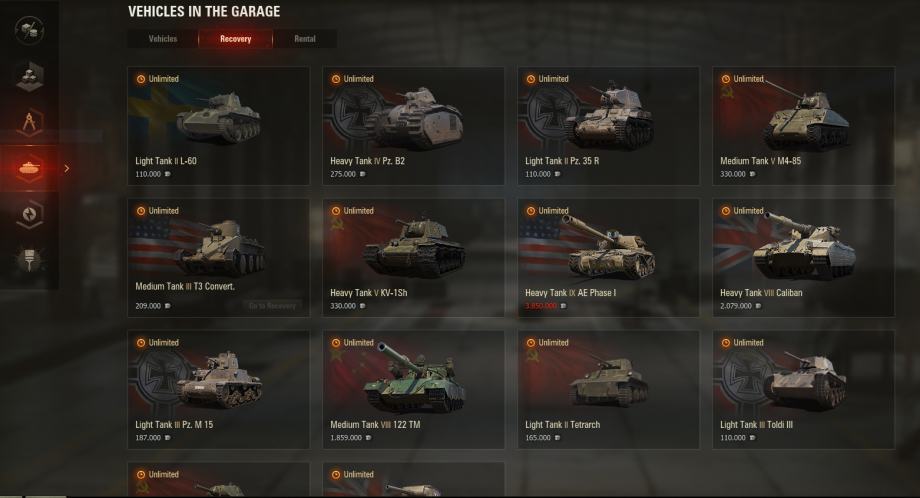This screenshot has width=920, height=498.
Task: Open the paintbrush customization sidebar icon
Action: [29, 260]
